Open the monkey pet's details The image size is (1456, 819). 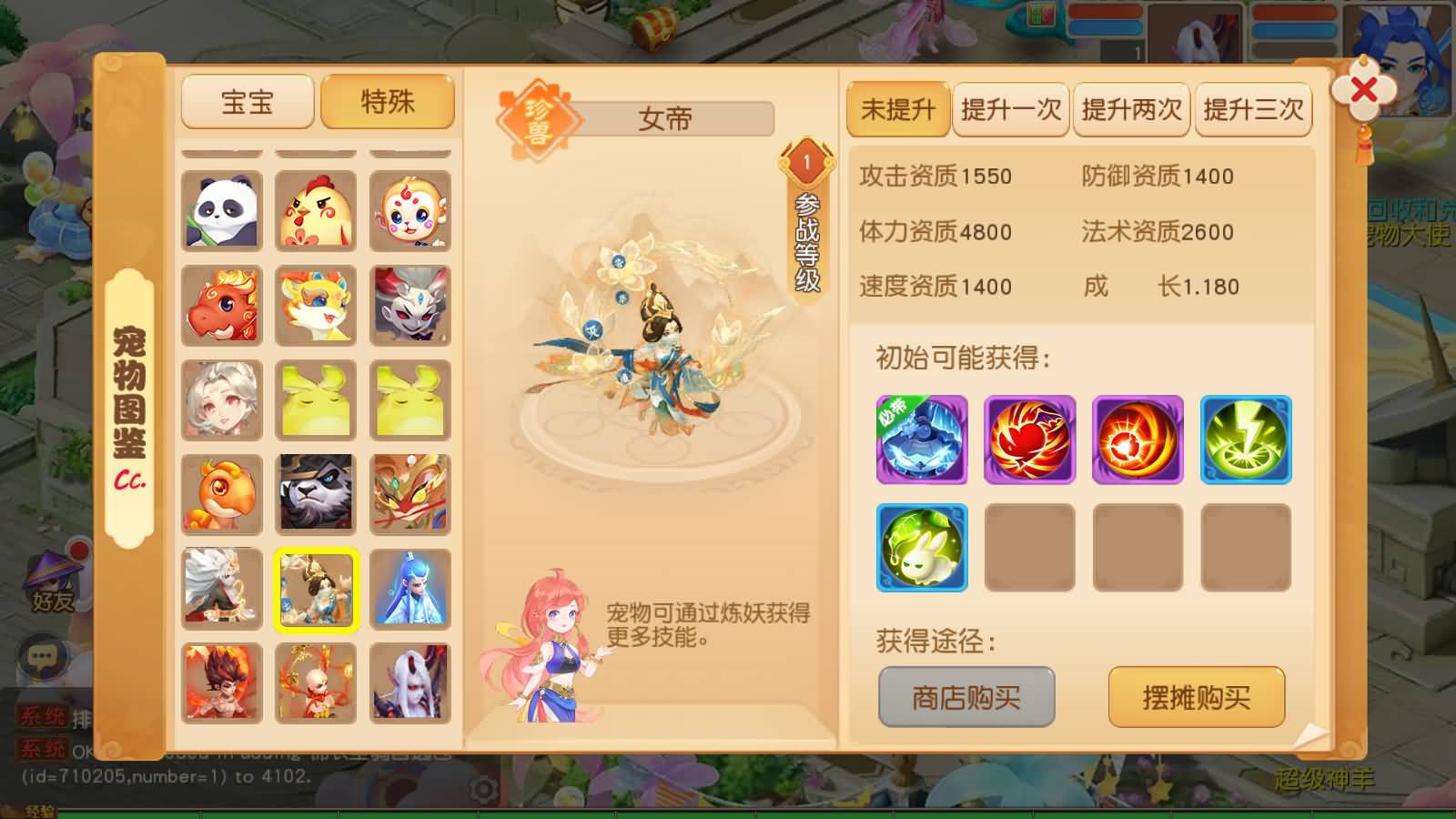(x=408, y=211)
